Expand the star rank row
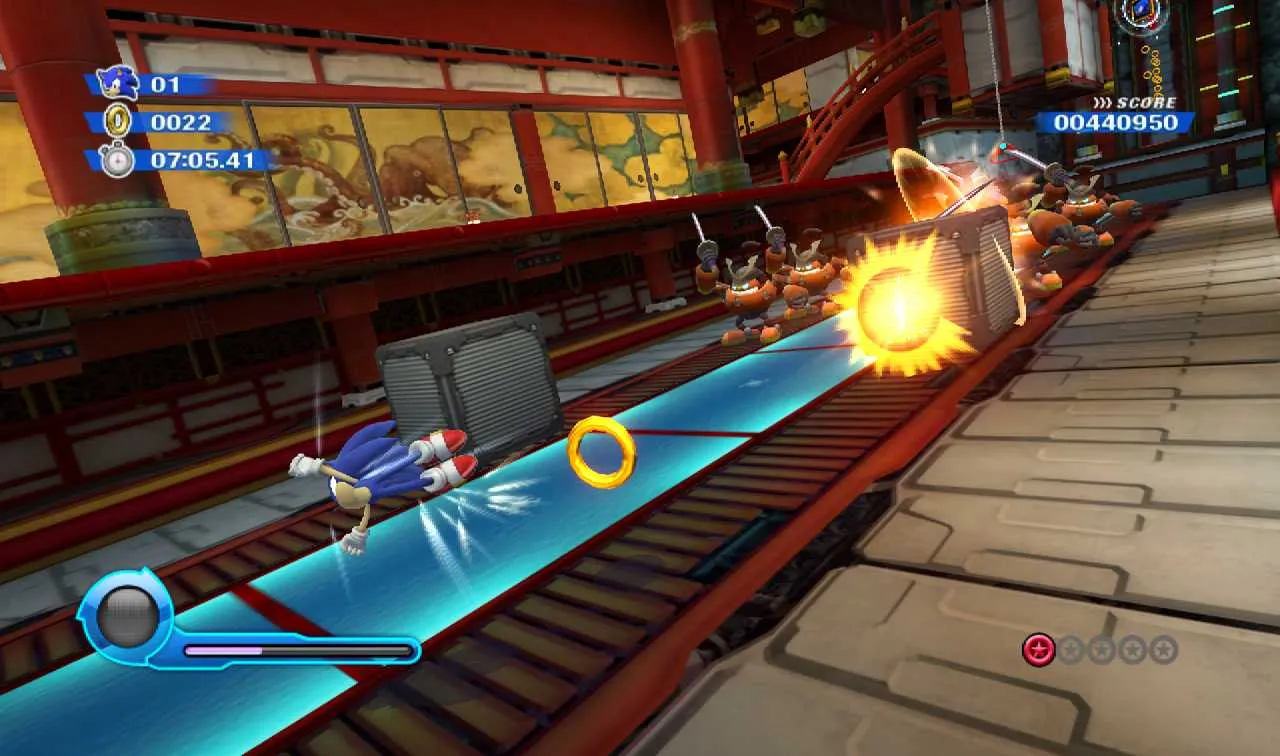The height and width of the screenshot is (756, 1280). pos(1100,648)
